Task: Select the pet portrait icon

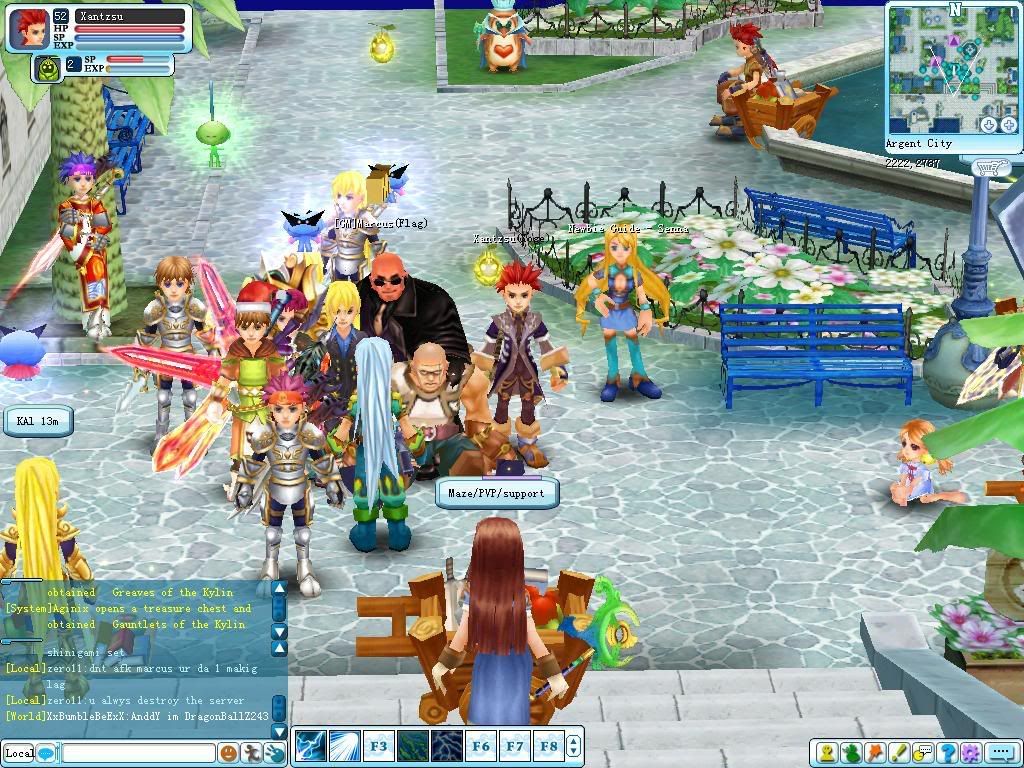Action: point(46,67)
